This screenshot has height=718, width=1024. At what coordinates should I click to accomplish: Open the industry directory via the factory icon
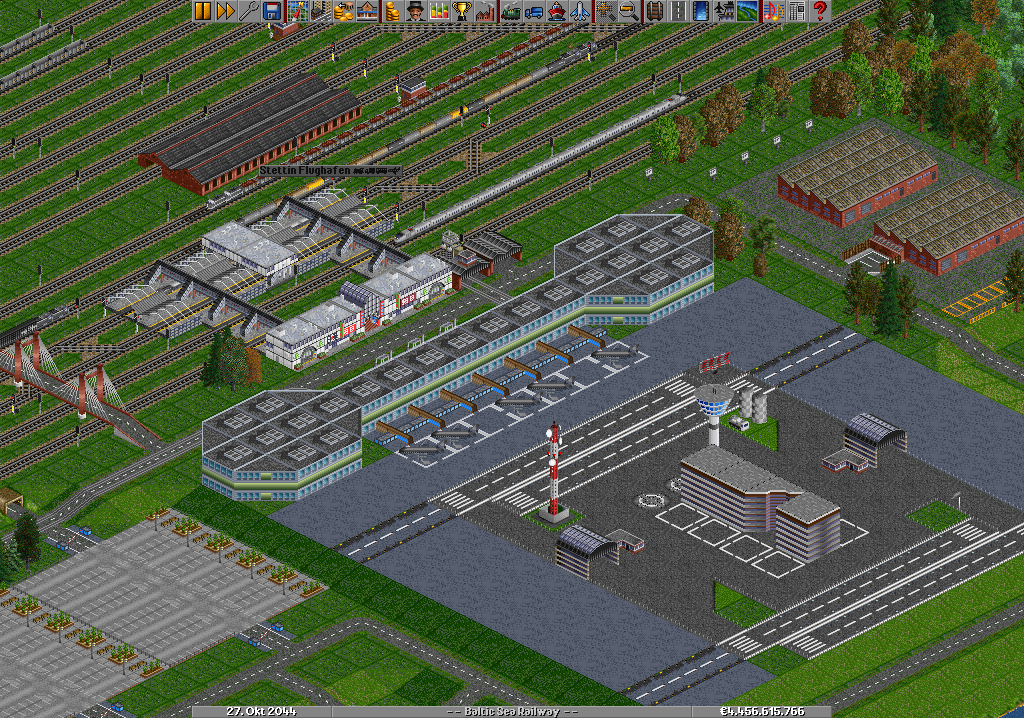[485, 11]
